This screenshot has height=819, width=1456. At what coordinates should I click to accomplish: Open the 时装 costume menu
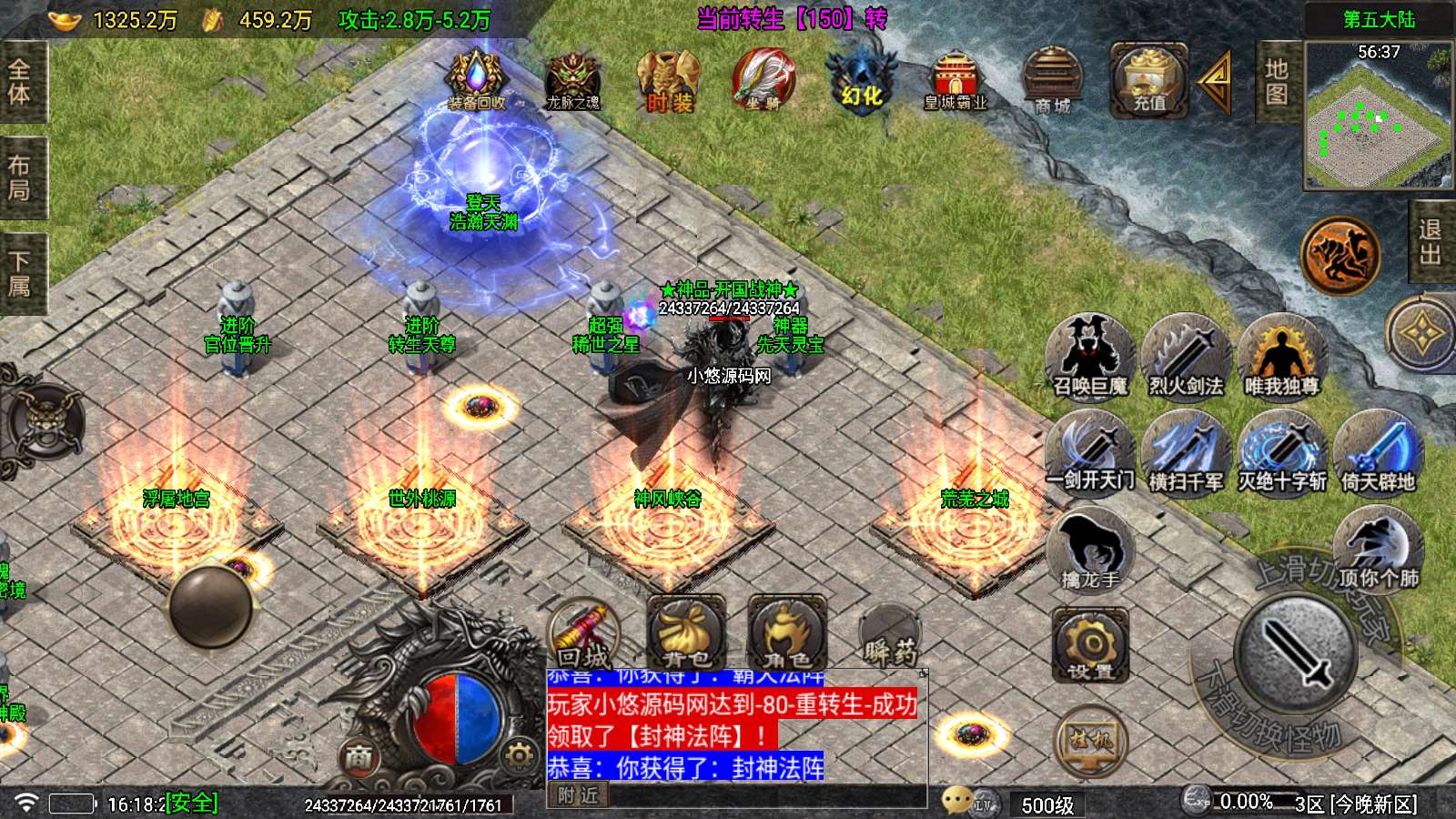pyautogui.click(x=669, y=80)
